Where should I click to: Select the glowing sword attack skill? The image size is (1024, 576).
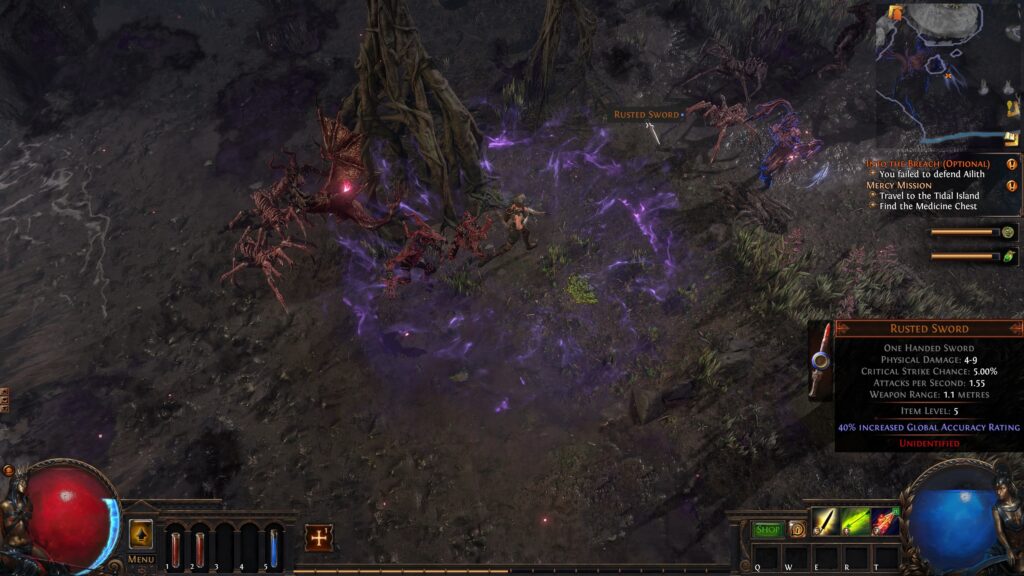click(826, 521)
